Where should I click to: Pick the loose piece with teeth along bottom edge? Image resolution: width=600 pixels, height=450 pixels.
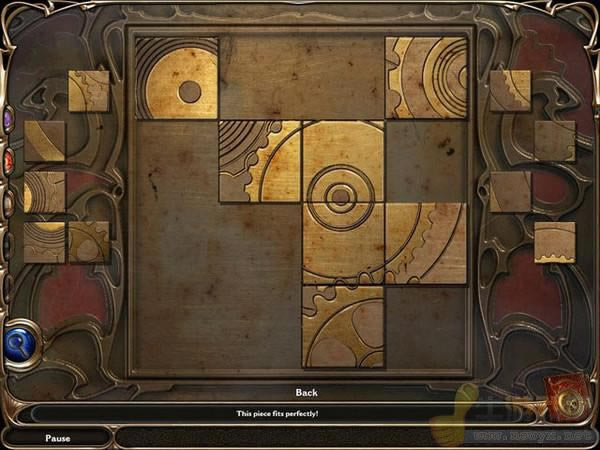point(555,242)
